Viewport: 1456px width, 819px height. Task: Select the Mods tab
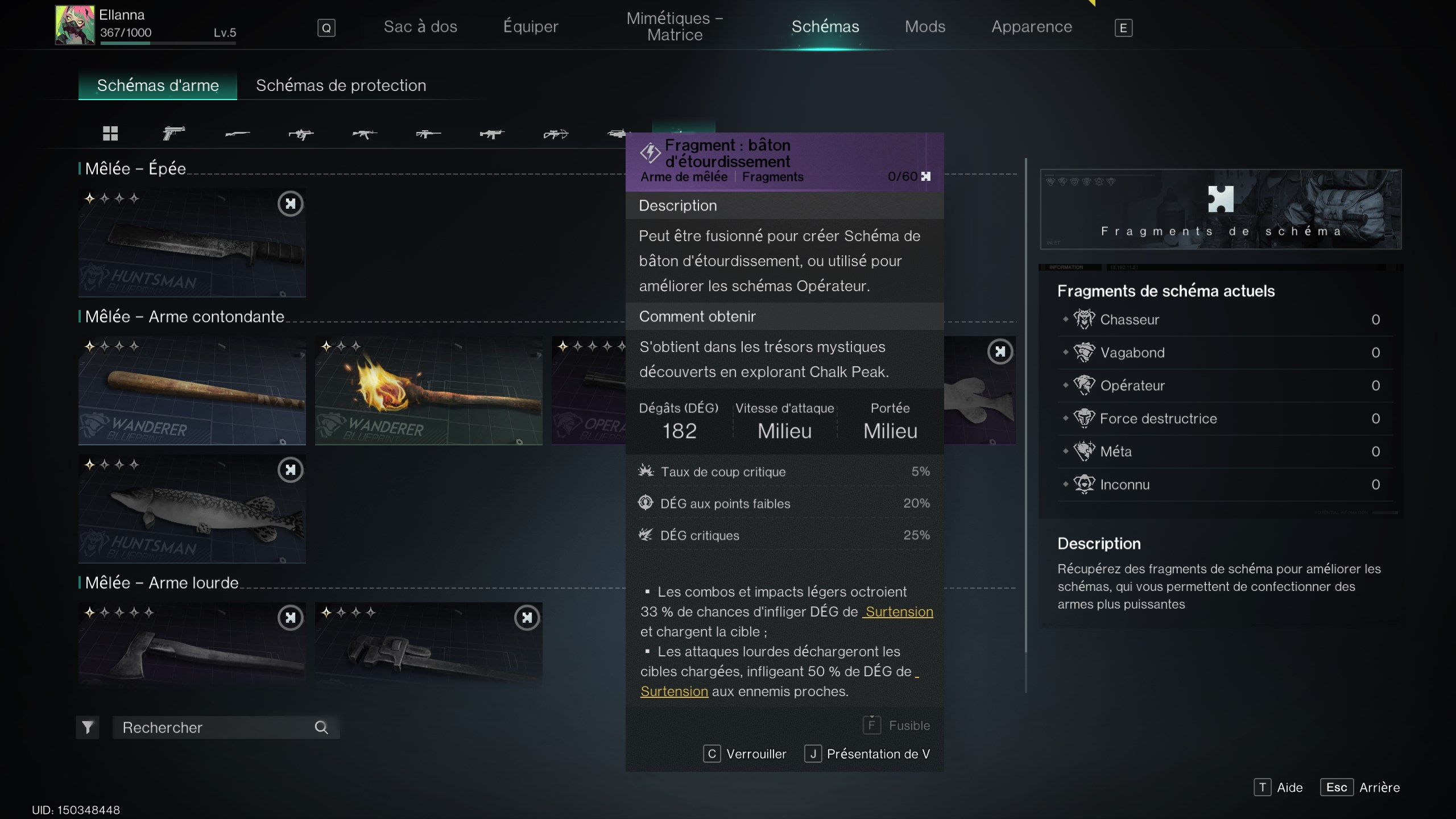[925, 27]
